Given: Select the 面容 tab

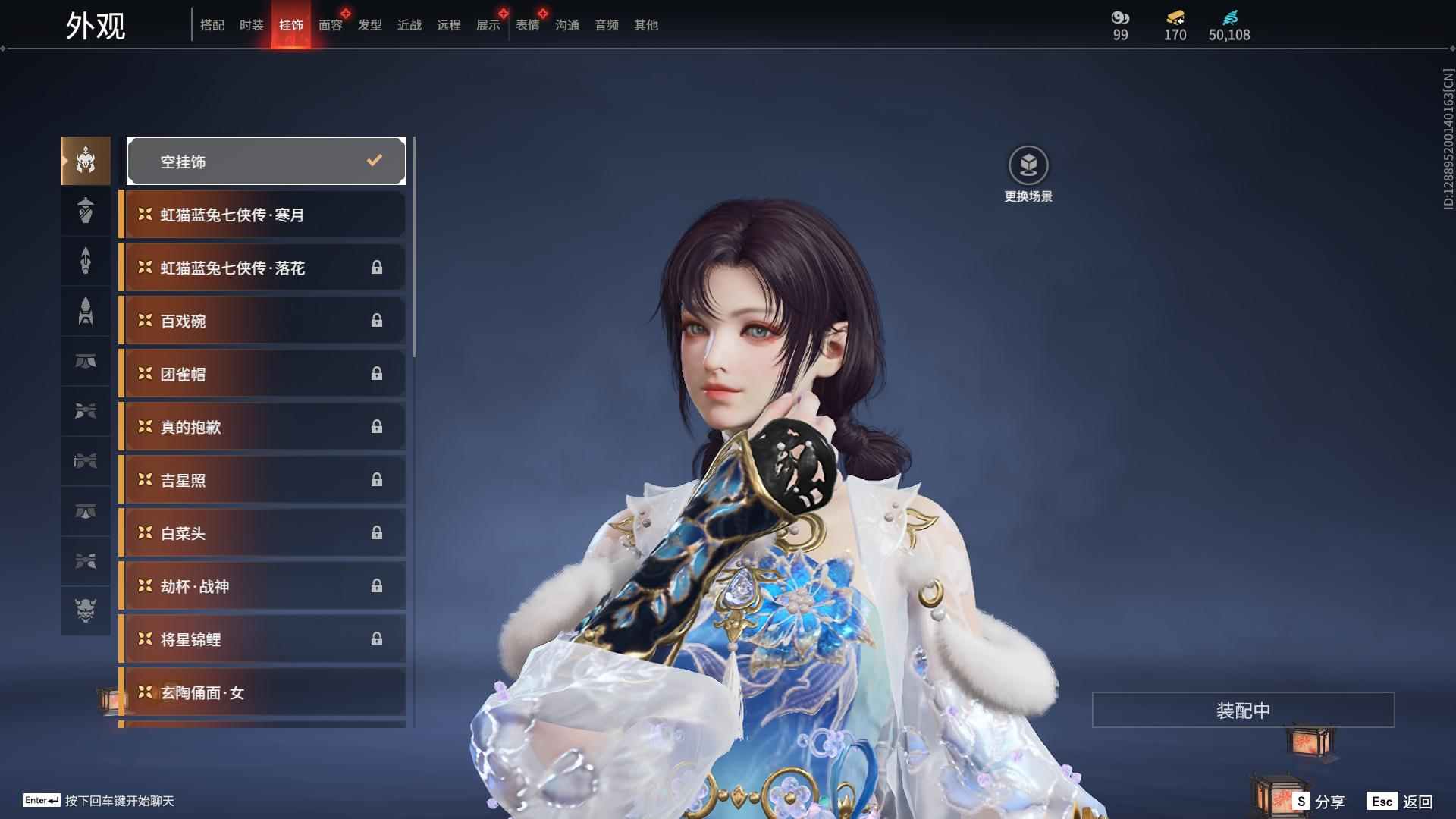Looking at the screenshot, I should [x=330, y=25].
